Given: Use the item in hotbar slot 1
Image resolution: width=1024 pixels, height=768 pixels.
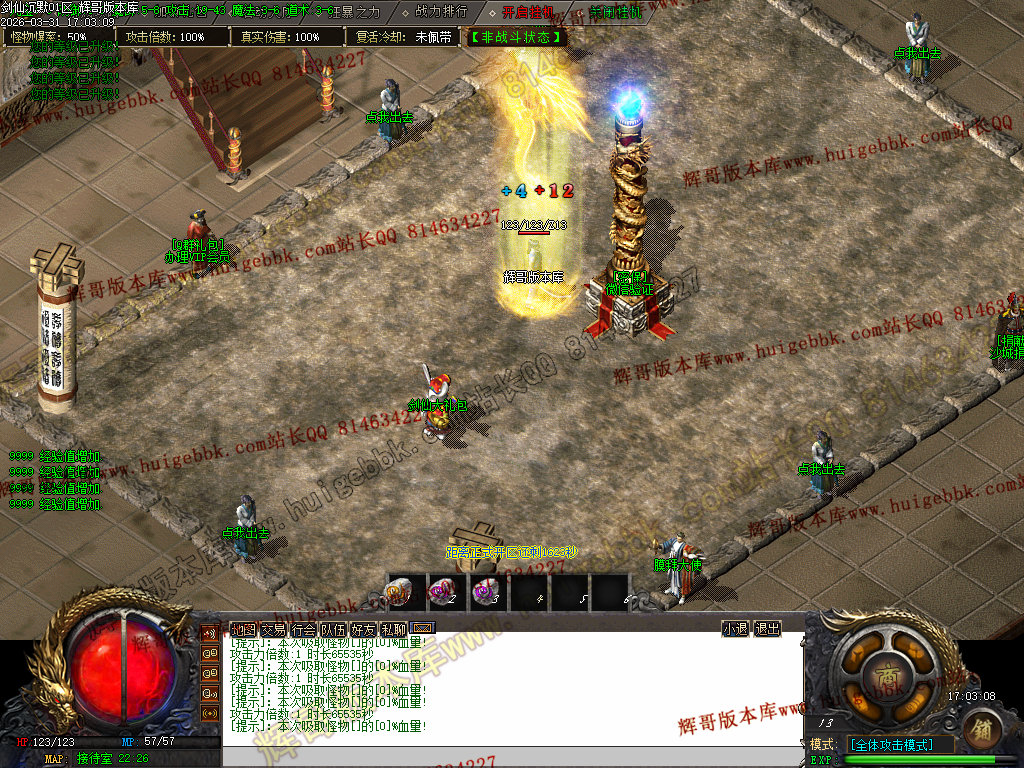Looking at the screenshot, I should pyautogui.click(x=401, y=591).
